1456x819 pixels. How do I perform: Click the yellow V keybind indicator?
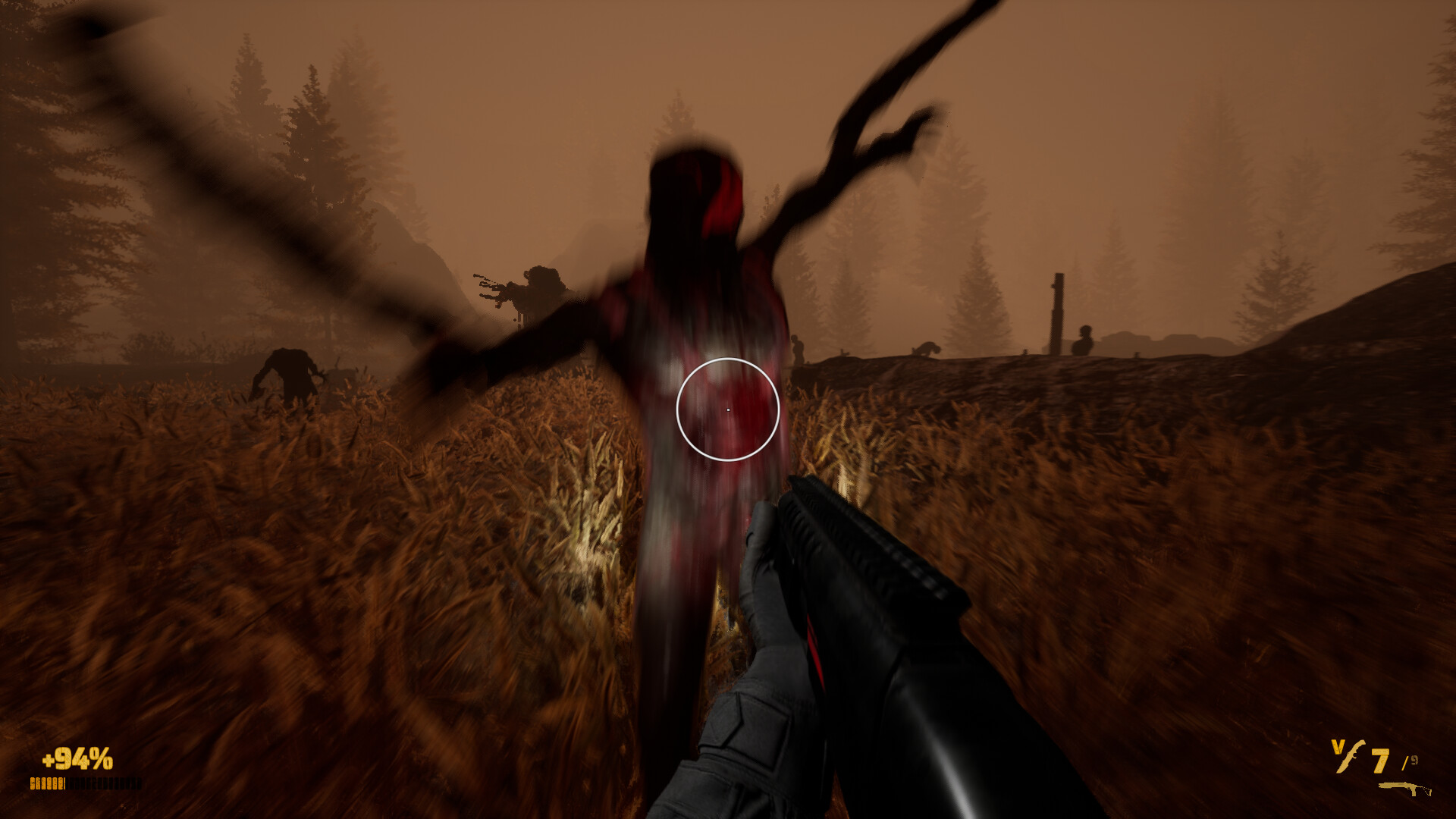pos(1338,745)
